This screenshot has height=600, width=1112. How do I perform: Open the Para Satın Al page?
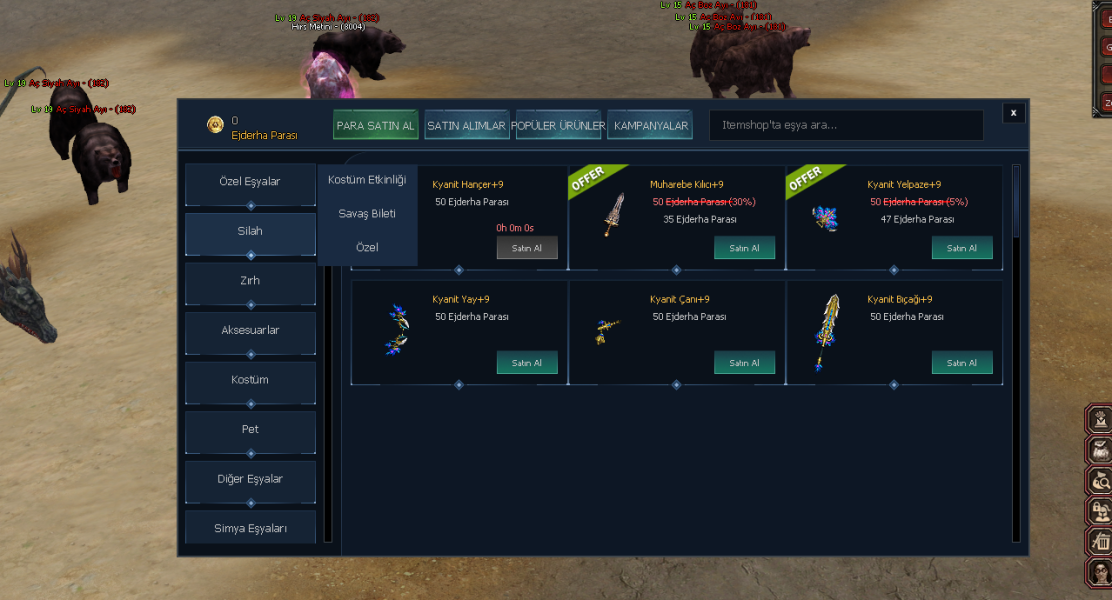[376, 126]
